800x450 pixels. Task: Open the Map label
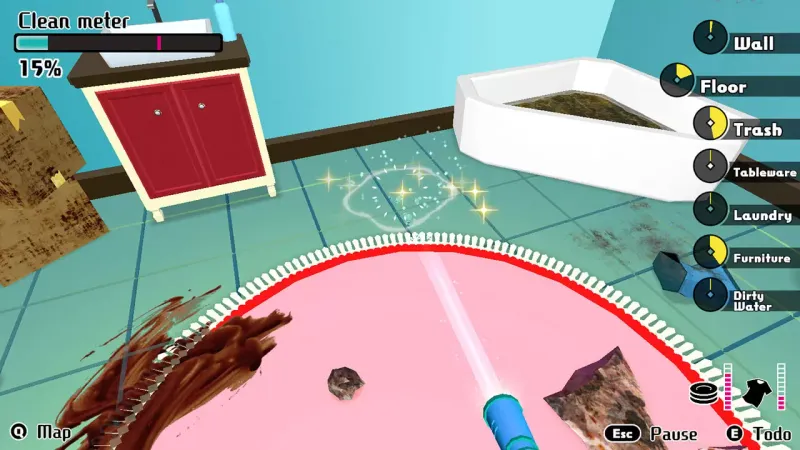(54, 432)
